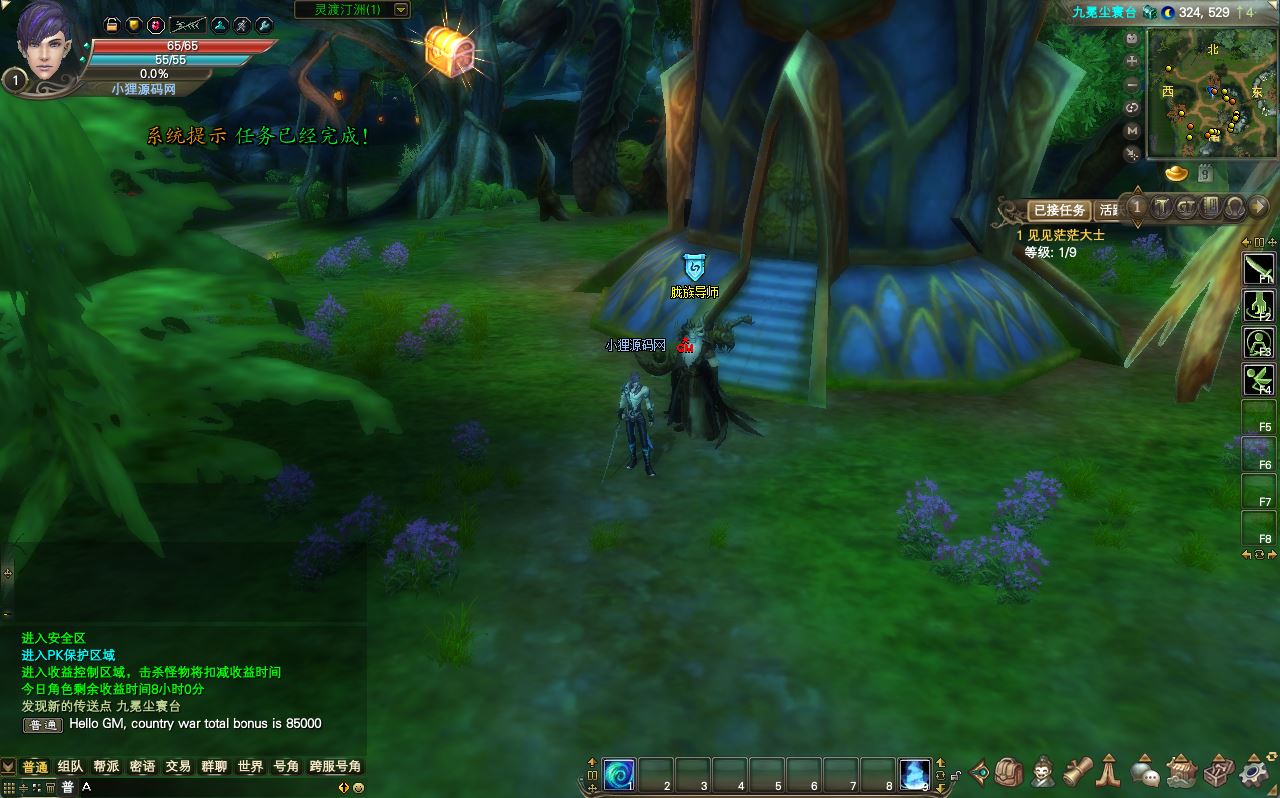Click the padlock icon above the health bar
1280x798 pixels.
coord(112,25)
